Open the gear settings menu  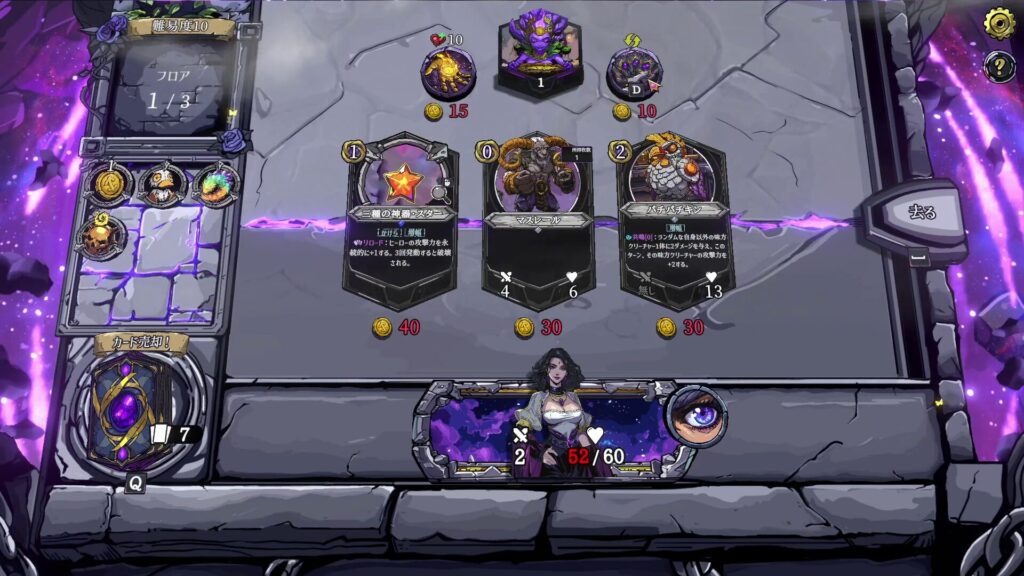999,22
